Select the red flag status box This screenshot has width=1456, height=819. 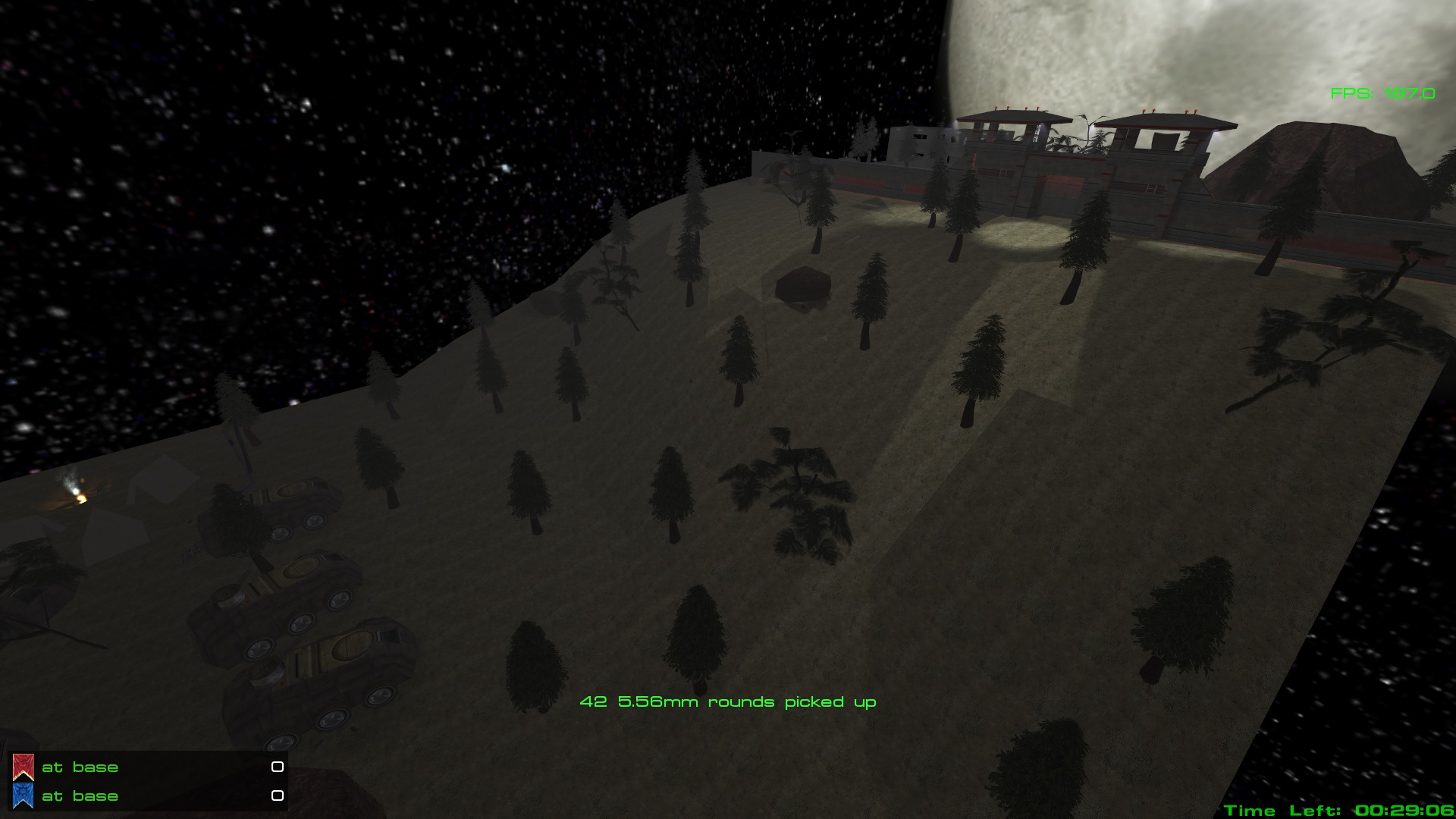tap(278, 767)
